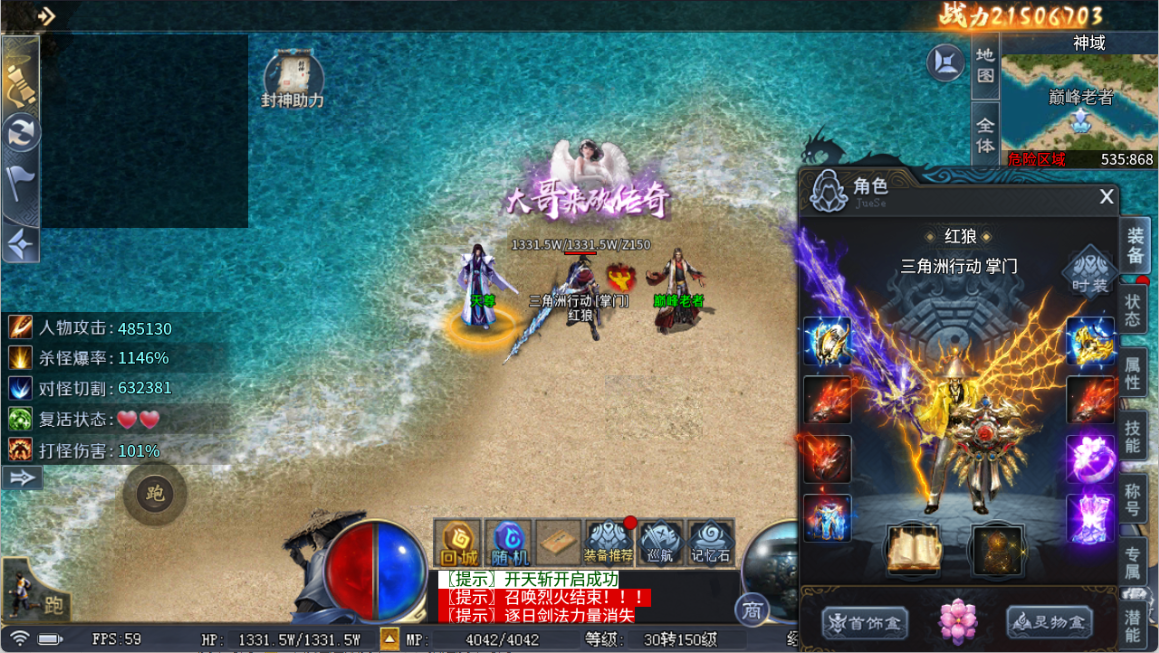The image size is (1159, 653).
Task: Close the 角色 character panel
Action: (1106, 197)
